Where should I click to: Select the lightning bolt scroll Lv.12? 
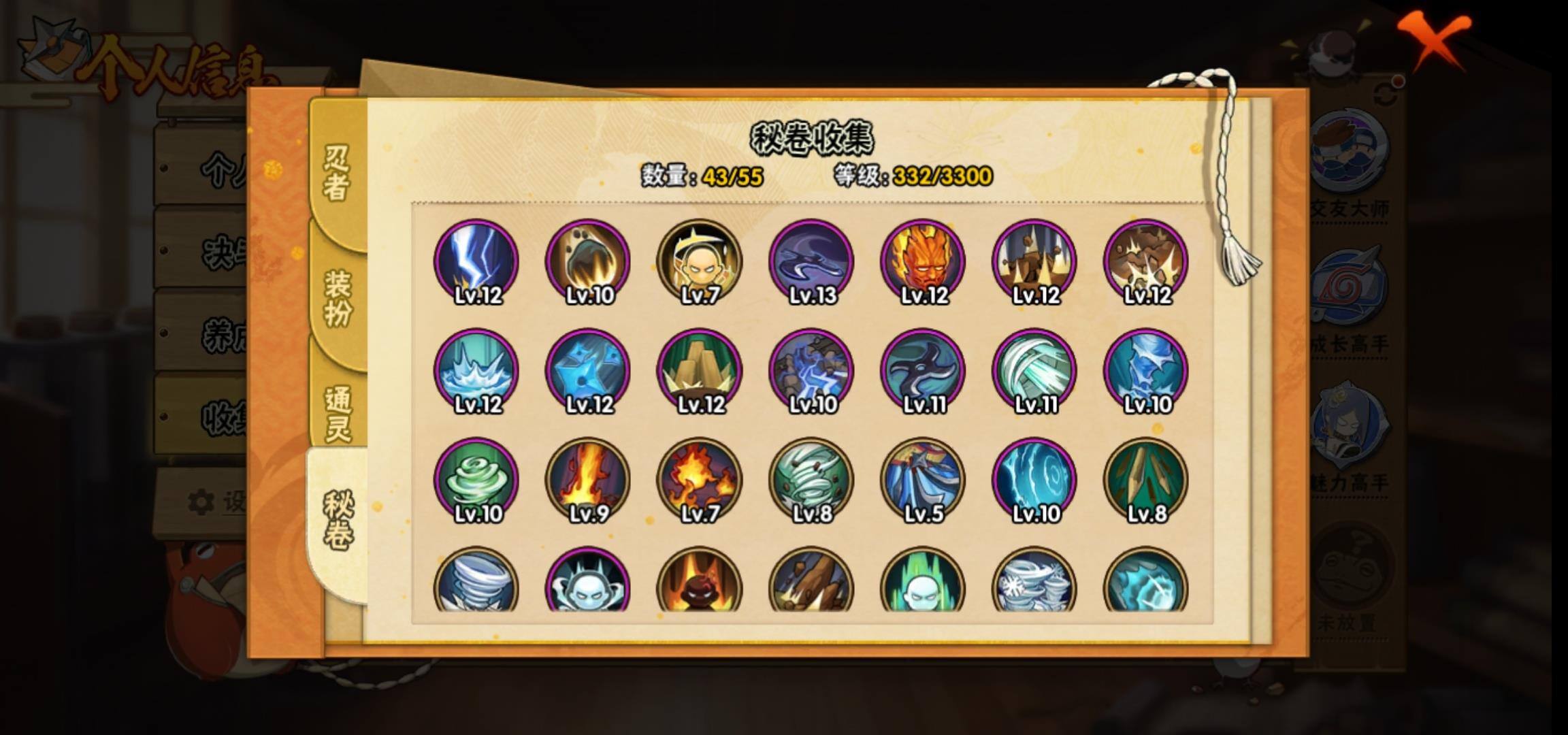click(476, 261)
